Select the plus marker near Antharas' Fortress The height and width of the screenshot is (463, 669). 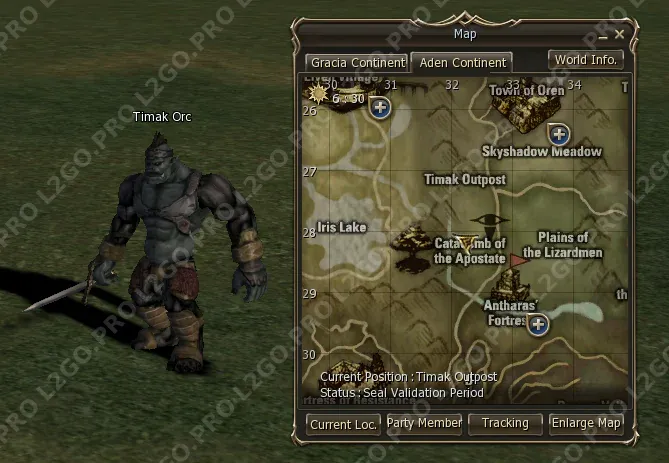[x=538, y=324]
